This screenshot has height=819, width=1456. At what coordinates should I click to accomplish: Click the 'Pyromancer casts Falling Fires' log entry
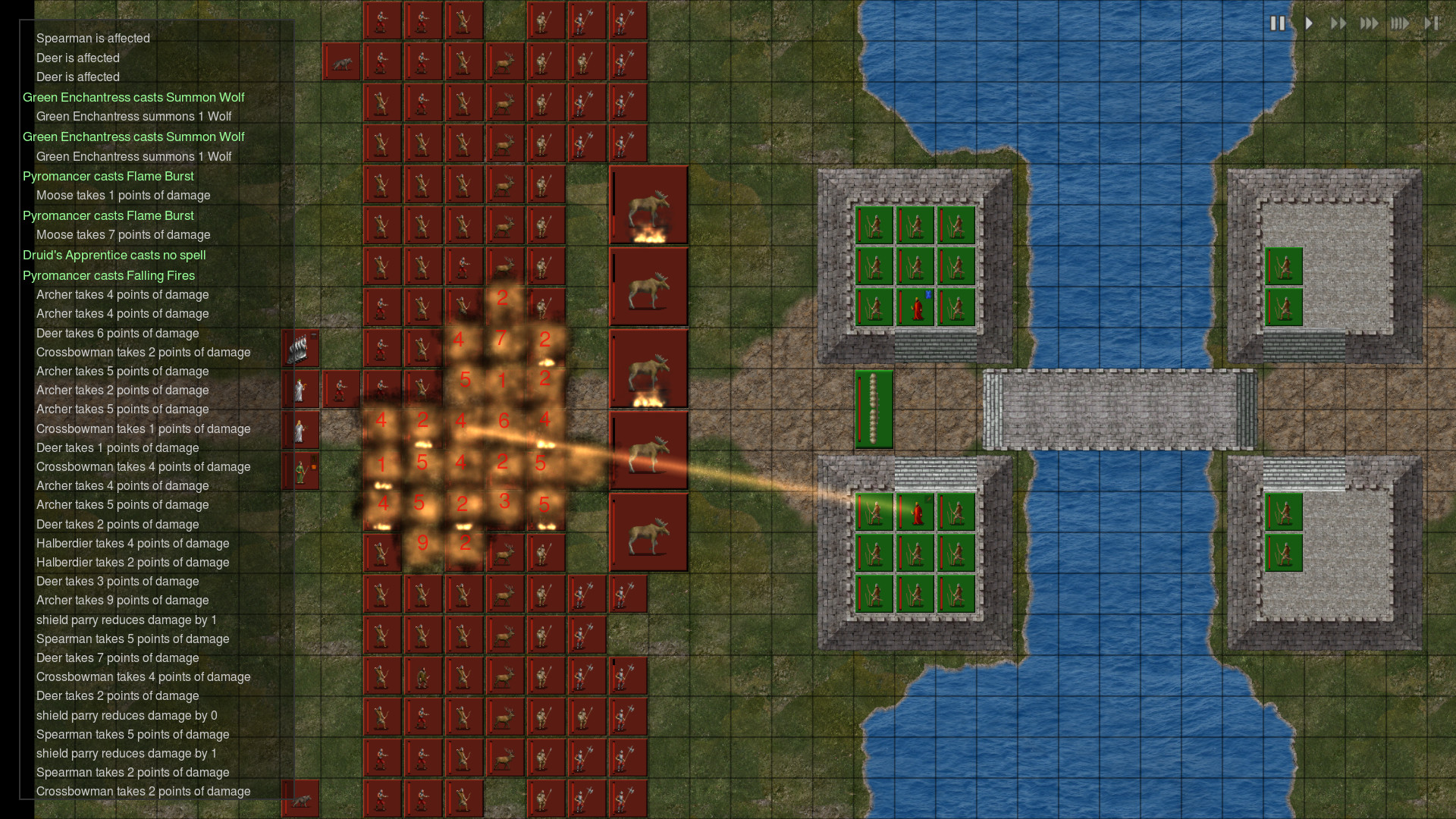[x=109, y=275]
